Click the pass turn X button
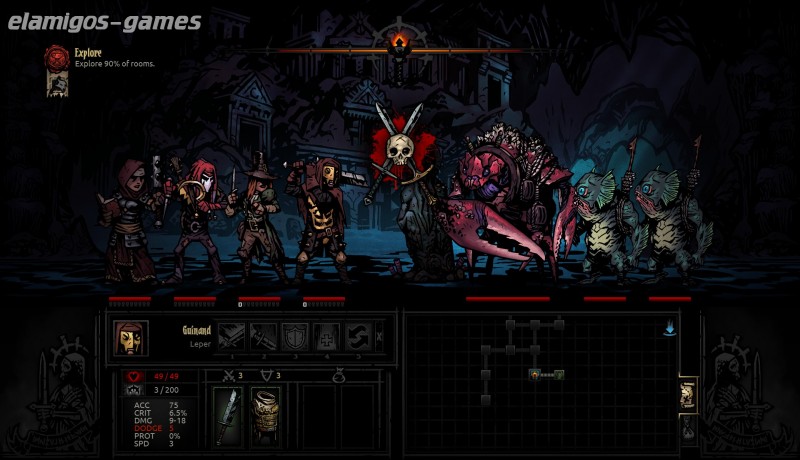800x460 pixels. (x=381, y=336)
